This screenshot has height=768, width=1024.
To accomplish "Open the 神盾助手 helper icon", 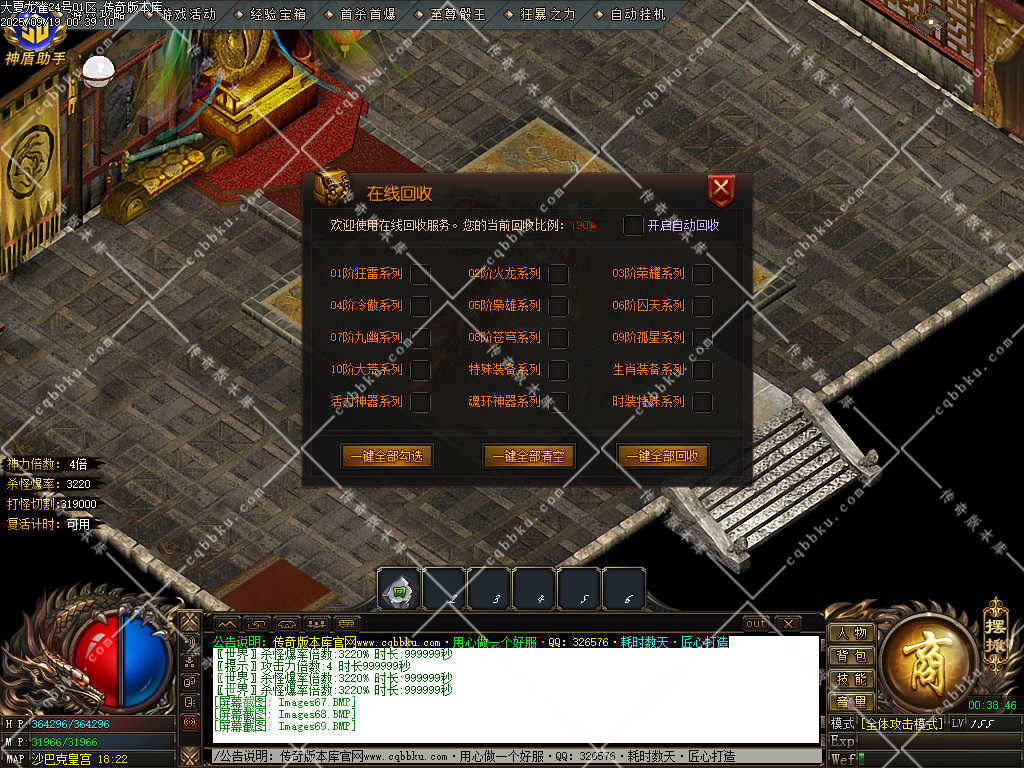I will tap(34, 40).
